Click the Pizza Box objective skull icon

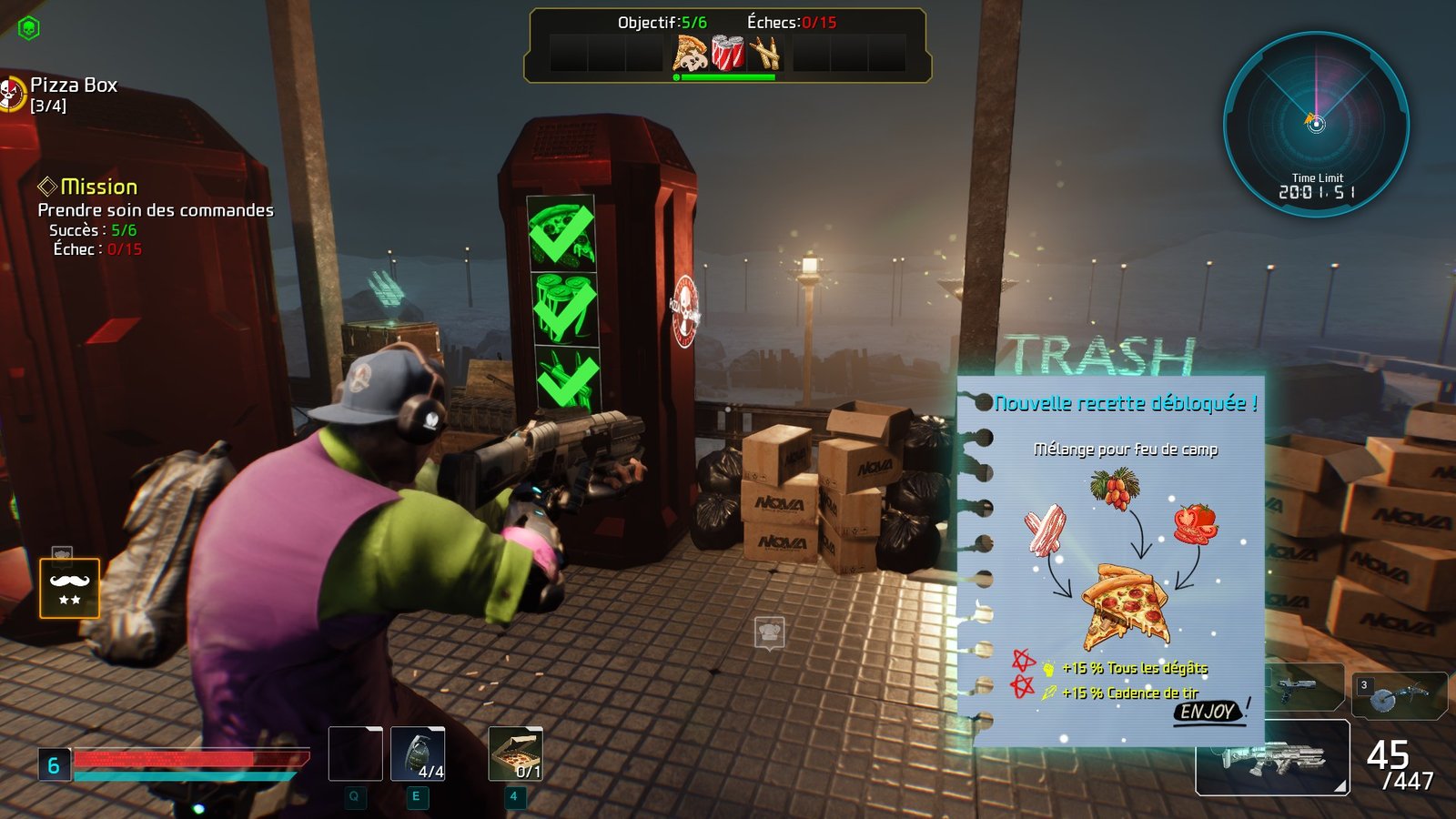pos(11,94)
